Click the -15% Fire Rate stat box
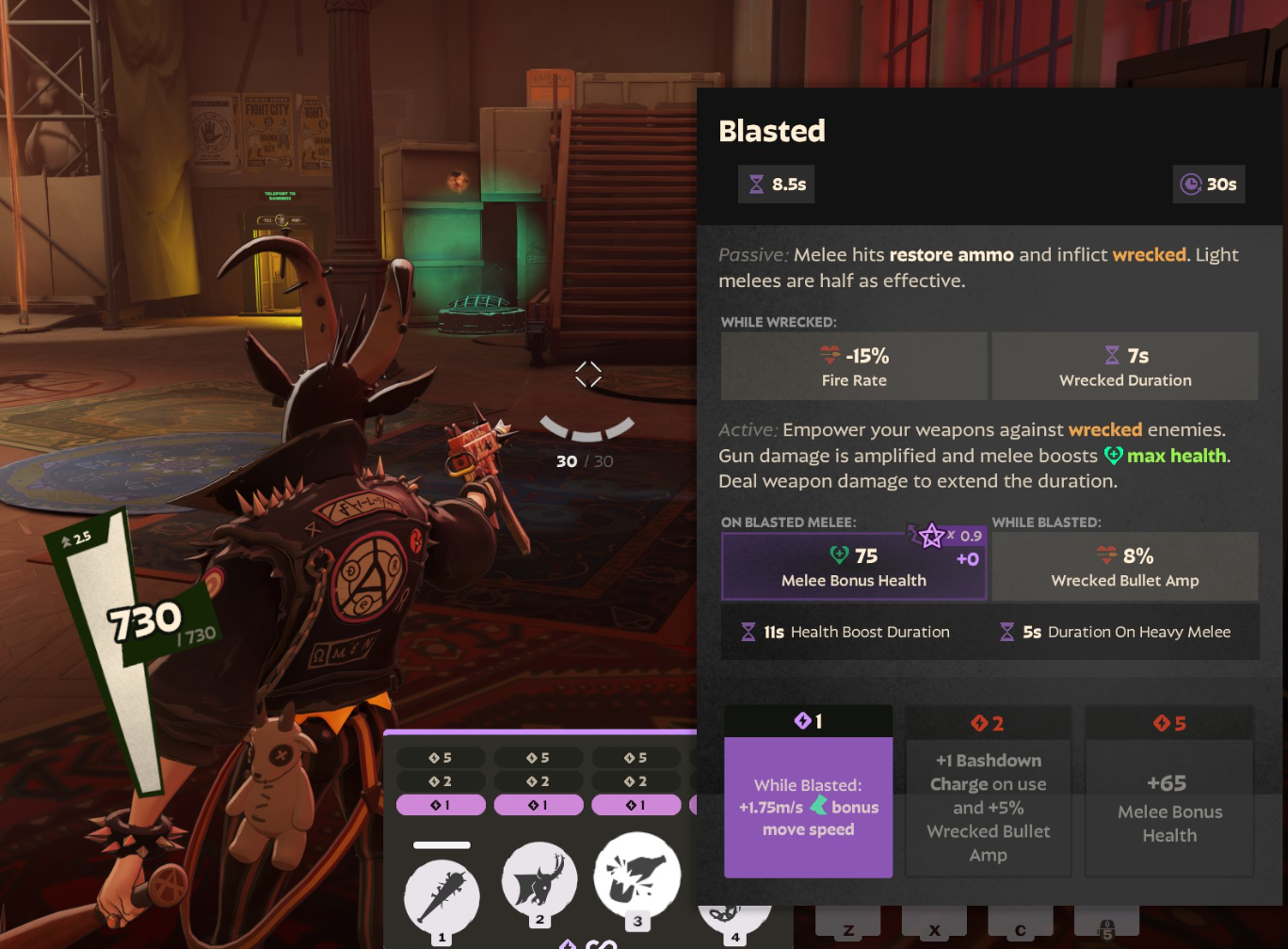 pyautogui.click(x=853, y=366)
